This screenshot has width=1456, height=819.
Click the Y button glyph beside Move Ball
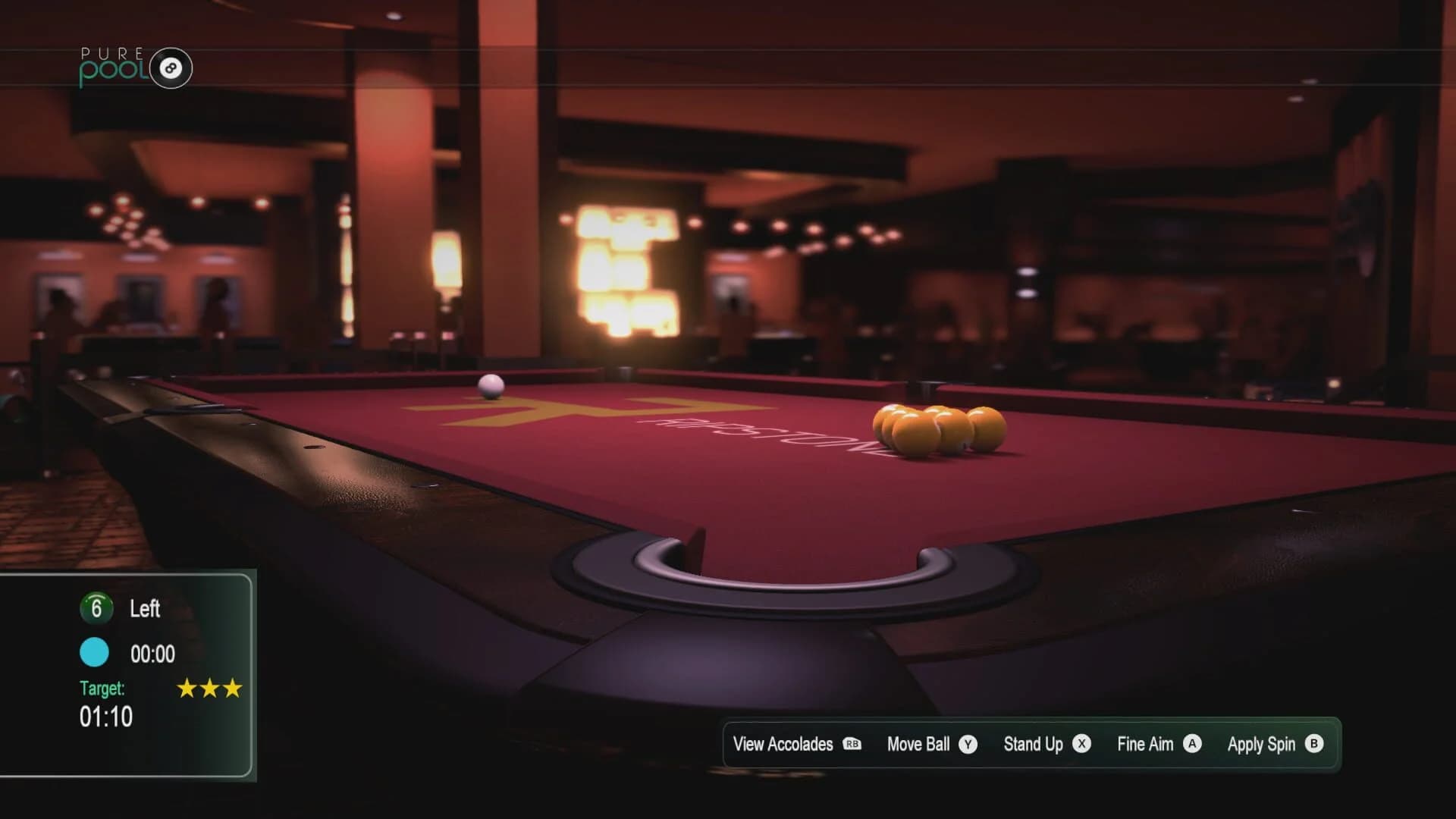coord(968,745)
